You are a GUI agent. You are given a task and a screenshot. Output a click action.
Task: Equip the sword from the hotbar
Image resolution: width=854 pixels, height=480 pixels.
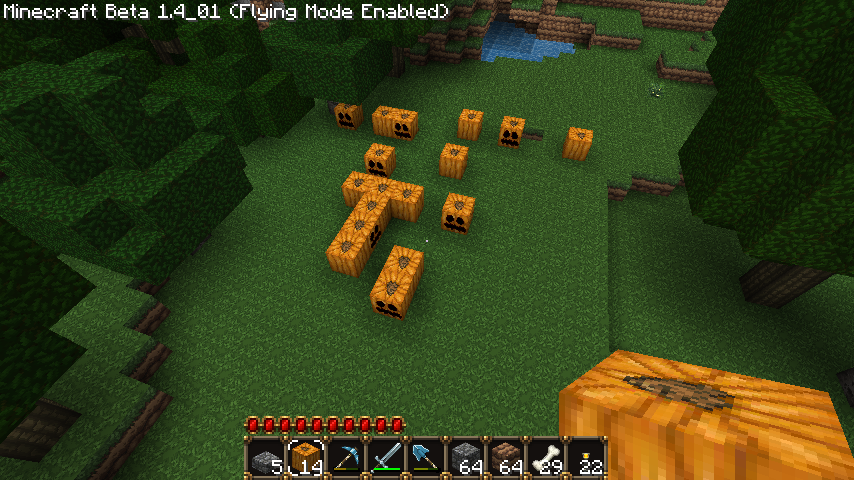tap(386, 457)
